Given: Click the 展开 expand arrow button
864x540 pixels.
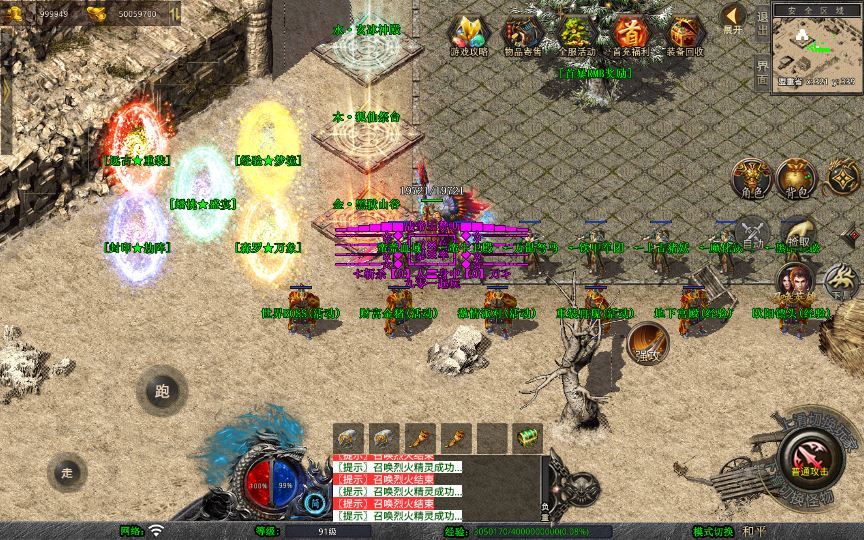Looking at the screenshot, I should point(734,19).
